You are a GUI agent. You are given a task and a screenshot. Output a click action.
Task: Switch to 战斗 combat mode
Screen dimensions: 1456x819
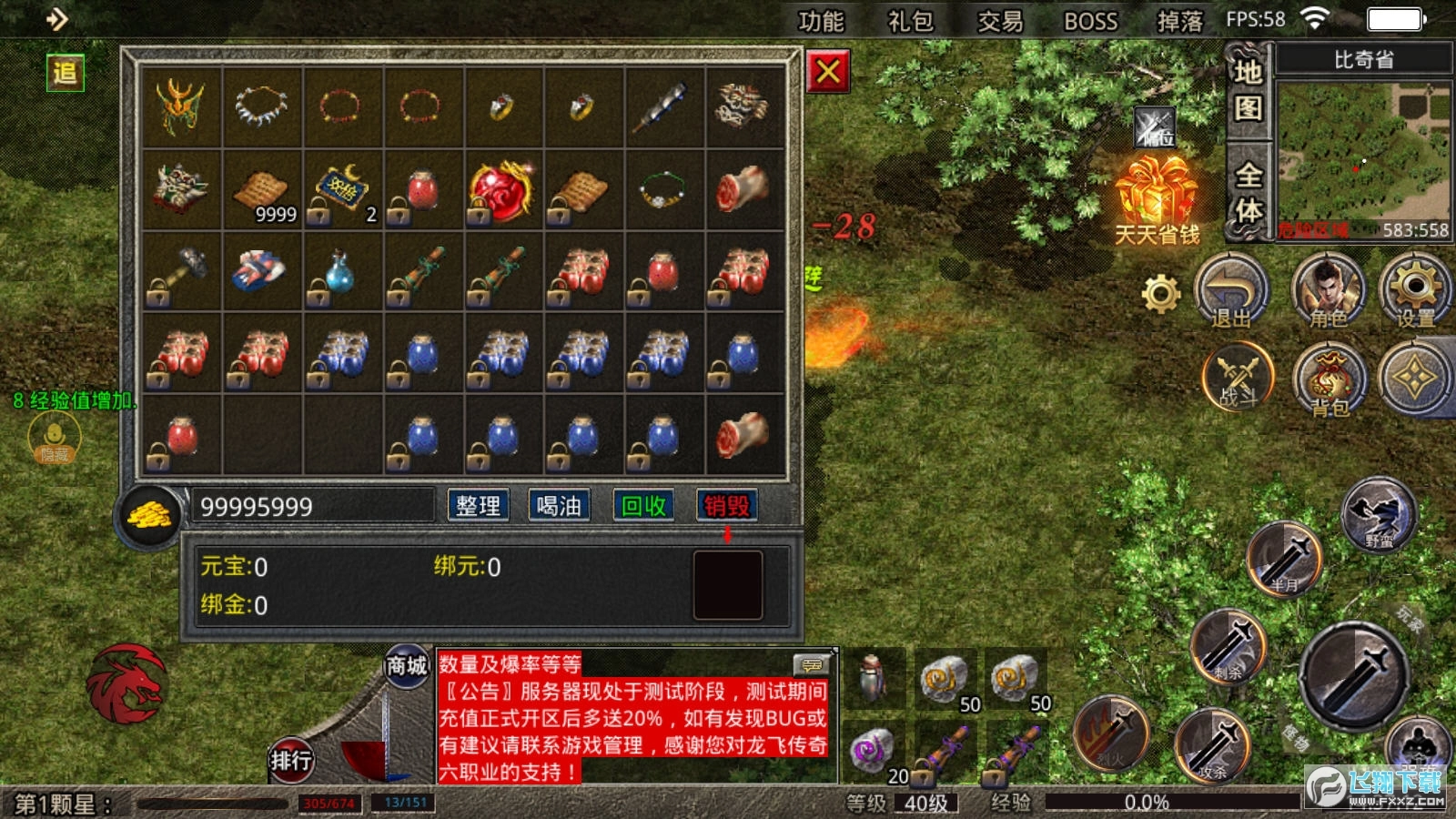1238,379
